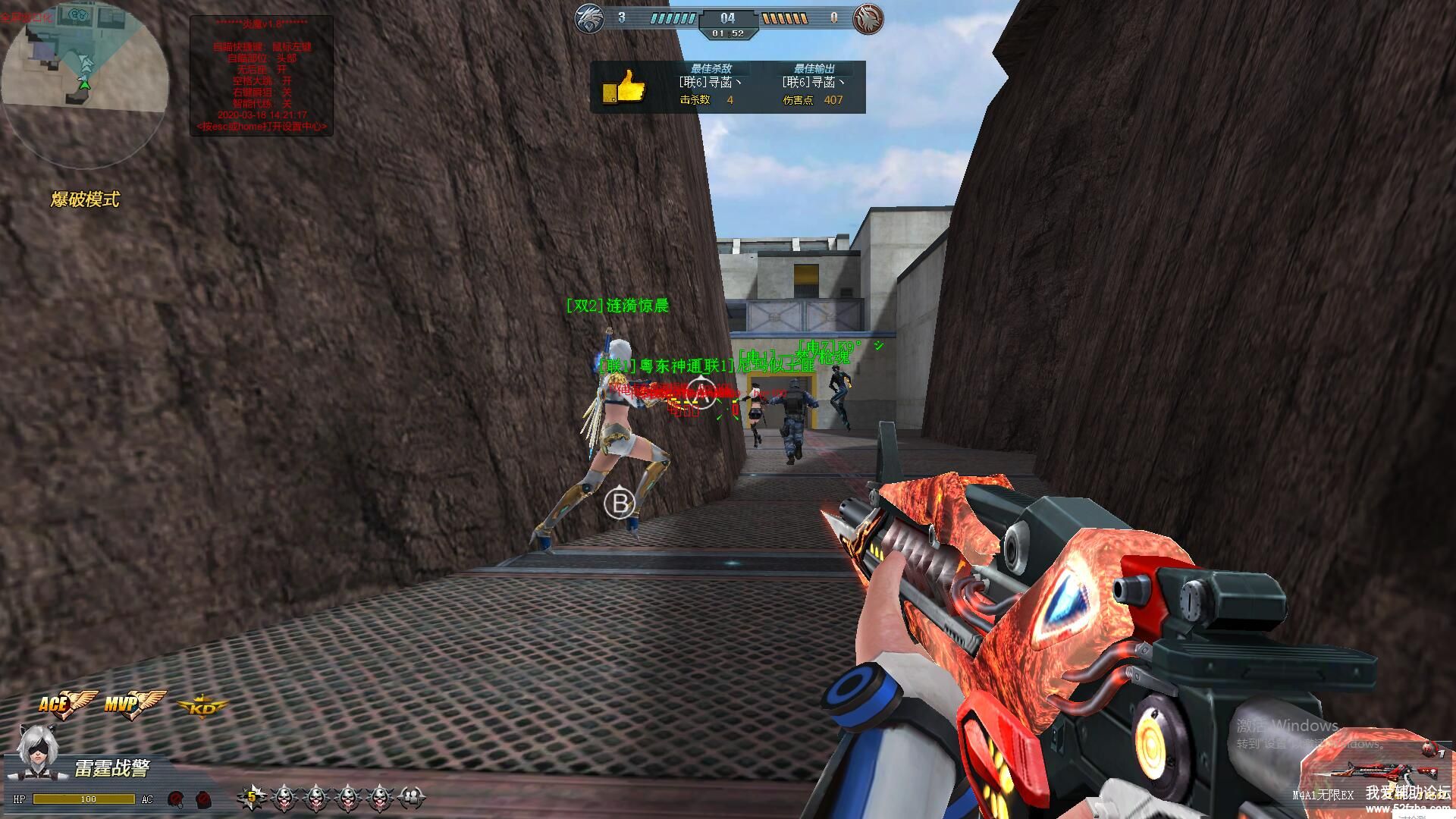Viewport: 1456px width, 819px height.
Task: Click the red cheat overlay info panel
Action: click(x=262, y=76)
